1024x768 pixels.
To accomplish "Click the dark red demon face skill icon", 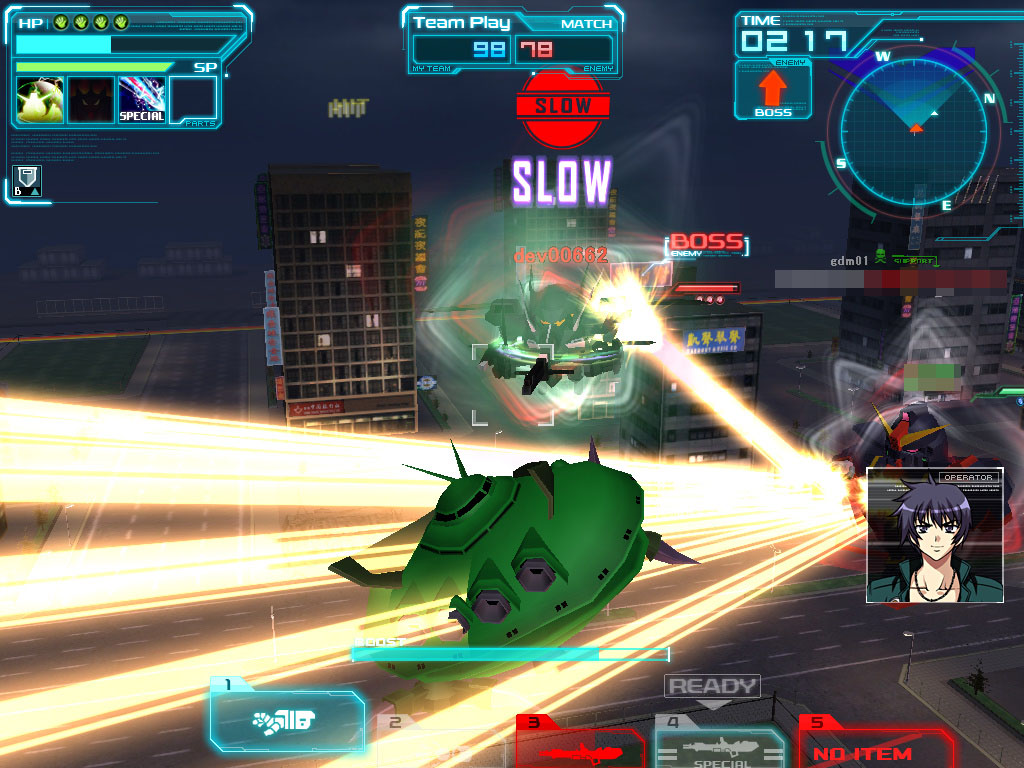I will pyautogui.click(x=91, y=100).
